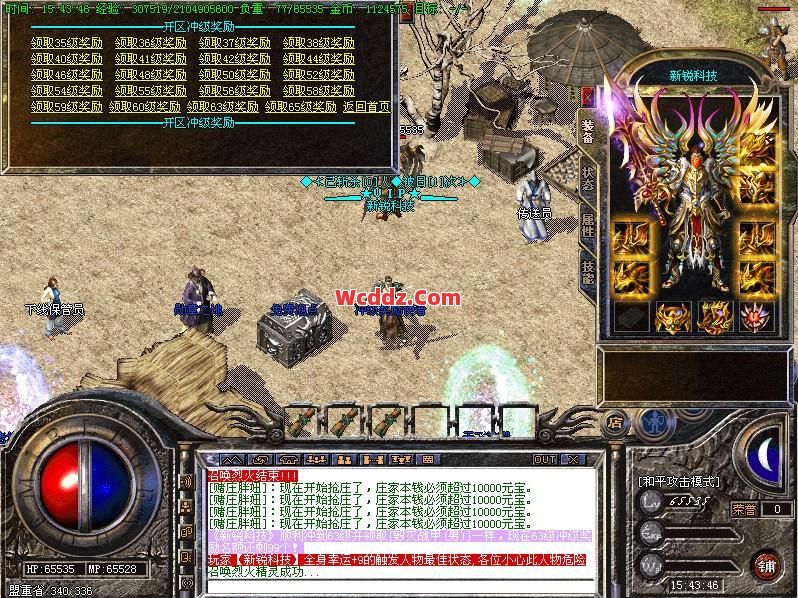Open the 铺 stall button

(x=766, y=564)
